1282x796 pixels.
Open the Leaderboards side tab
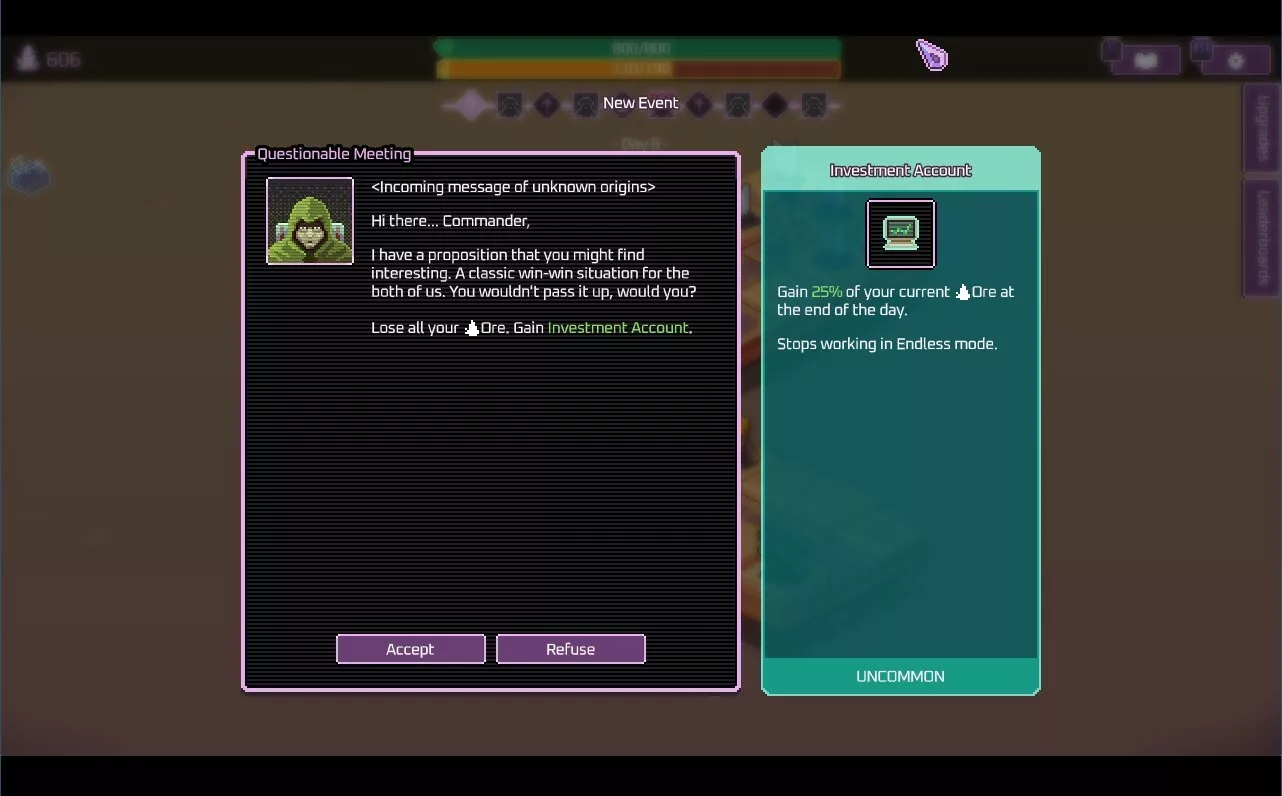click(x=1262, y=237)
